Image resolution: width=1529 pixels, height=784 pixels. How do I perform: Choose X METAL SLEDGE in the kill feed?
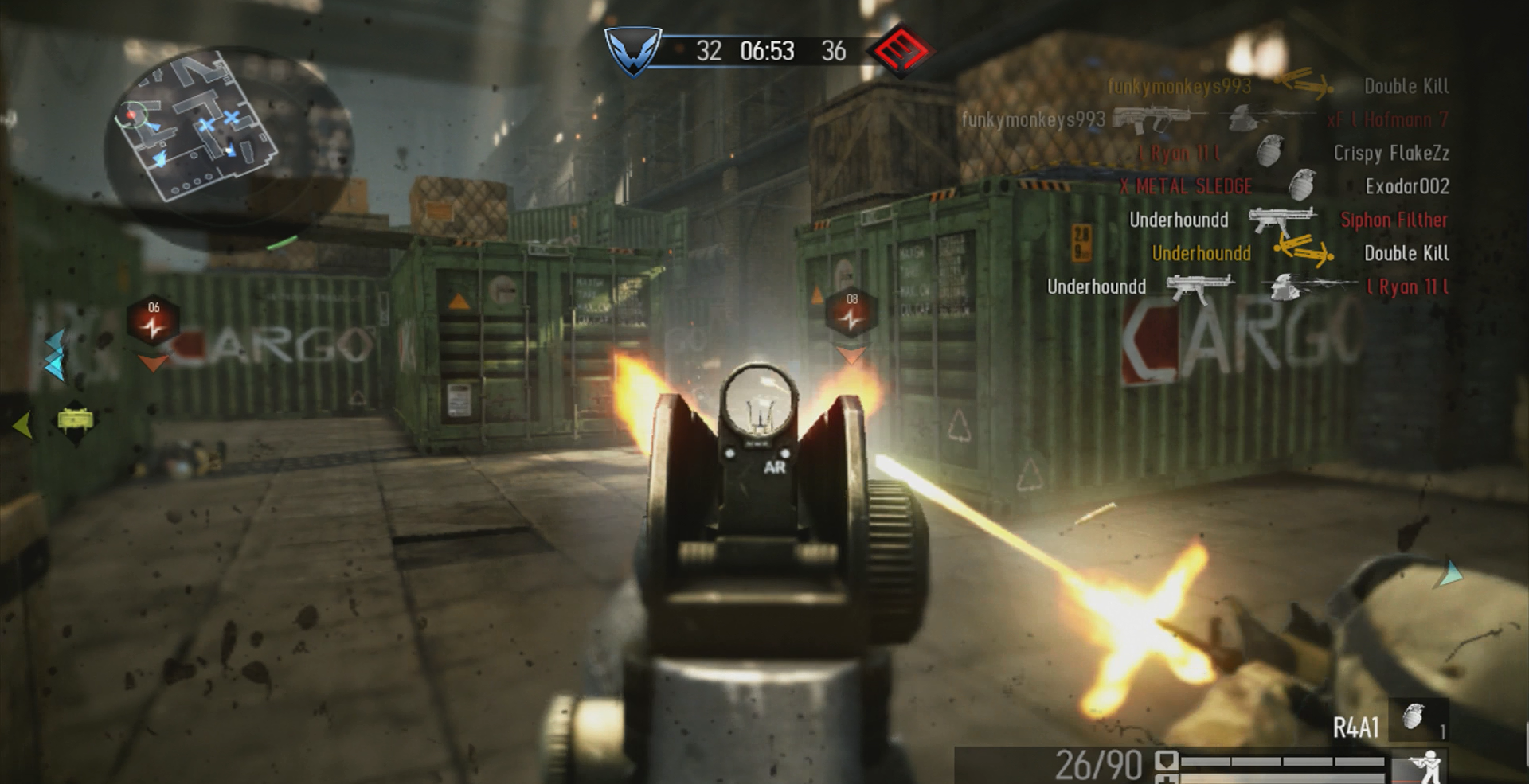(x=1186, y=186)
